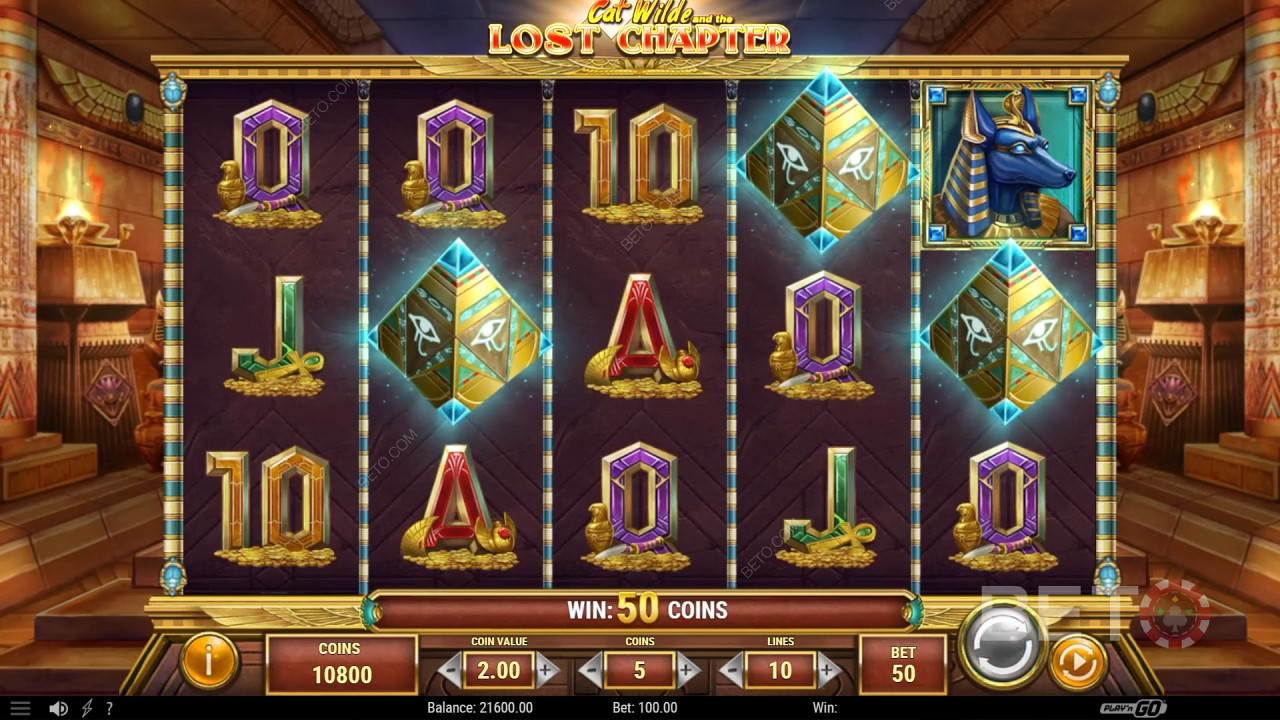1280x720 pixels.
Task: Increase the coin value
Action: click(x=546, y=669)
